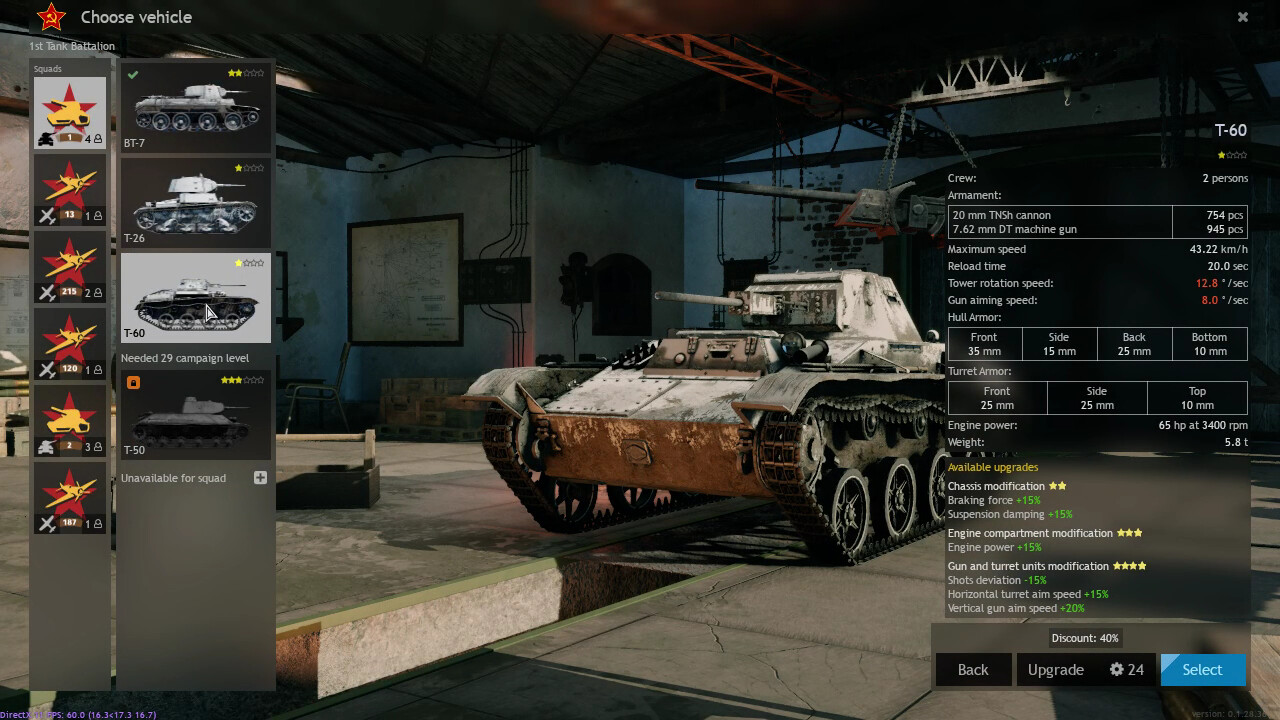Expand the Unavailable for squad section
The image size is (1280, 720).
click(260, 478)
